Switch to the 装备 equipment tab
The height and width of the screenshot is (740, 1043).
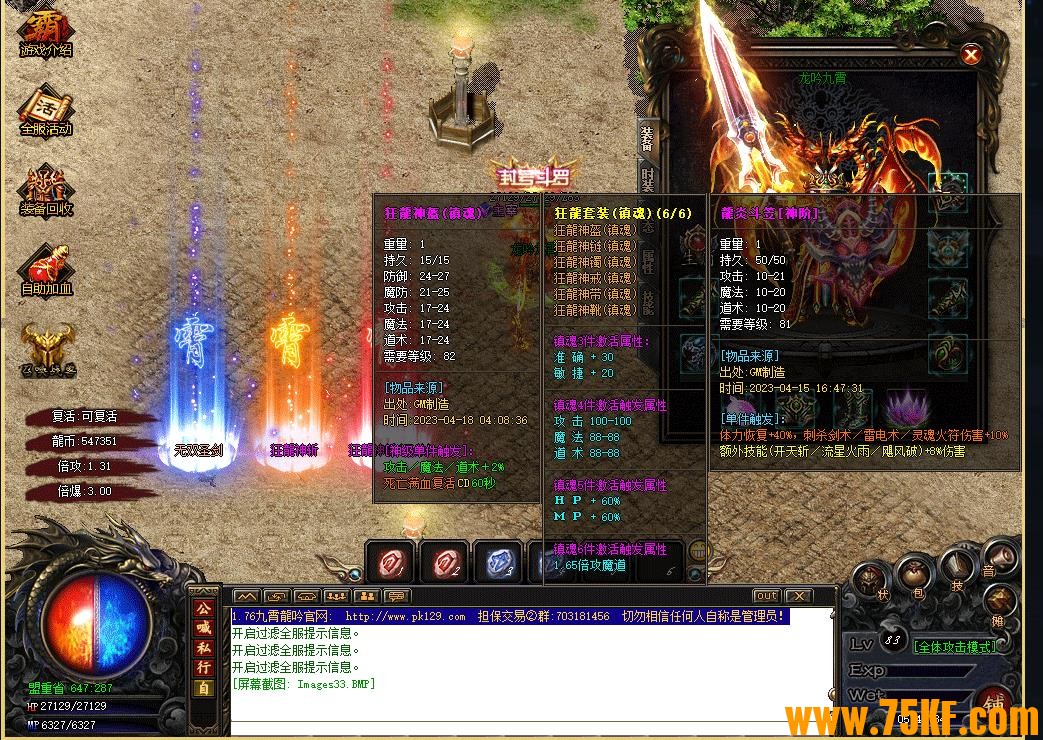647,137
